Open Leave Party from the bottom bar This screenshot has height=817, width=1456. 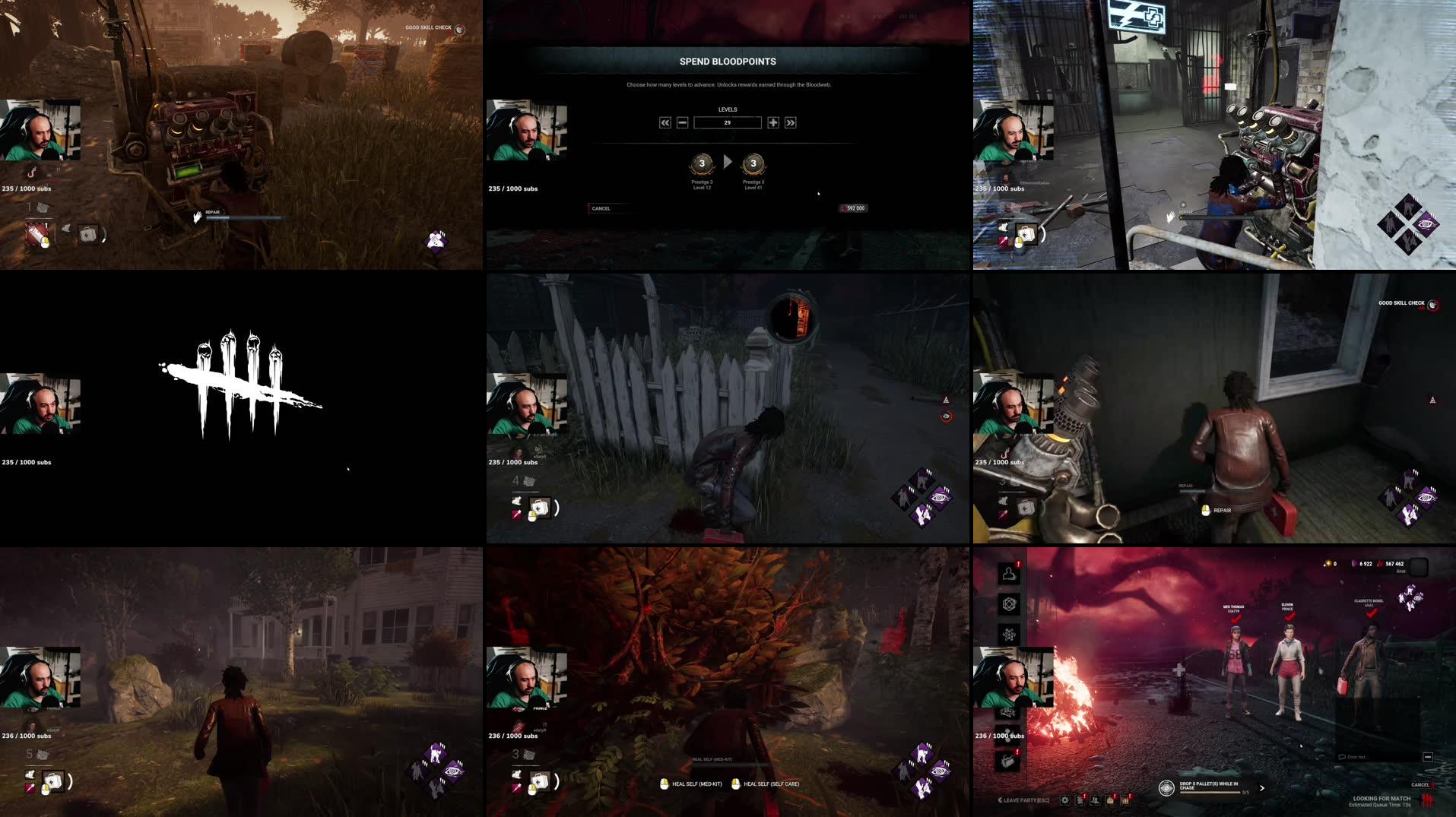[x=1026, y=800]
